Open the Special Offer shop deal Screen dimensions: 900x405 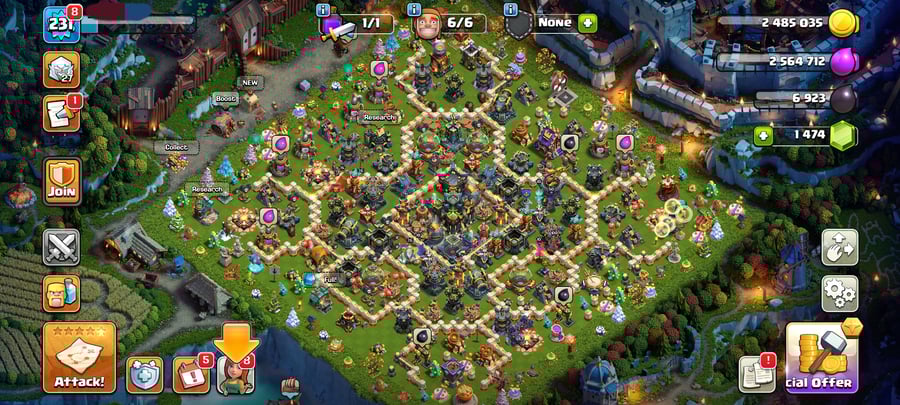(822, 358)
